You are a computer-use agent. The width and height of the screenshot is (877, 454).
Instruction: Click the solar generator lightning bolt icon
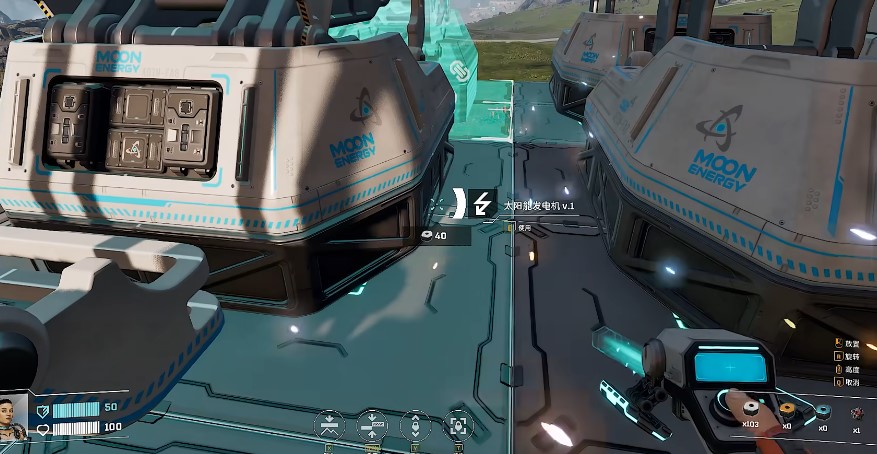(482, 204)
